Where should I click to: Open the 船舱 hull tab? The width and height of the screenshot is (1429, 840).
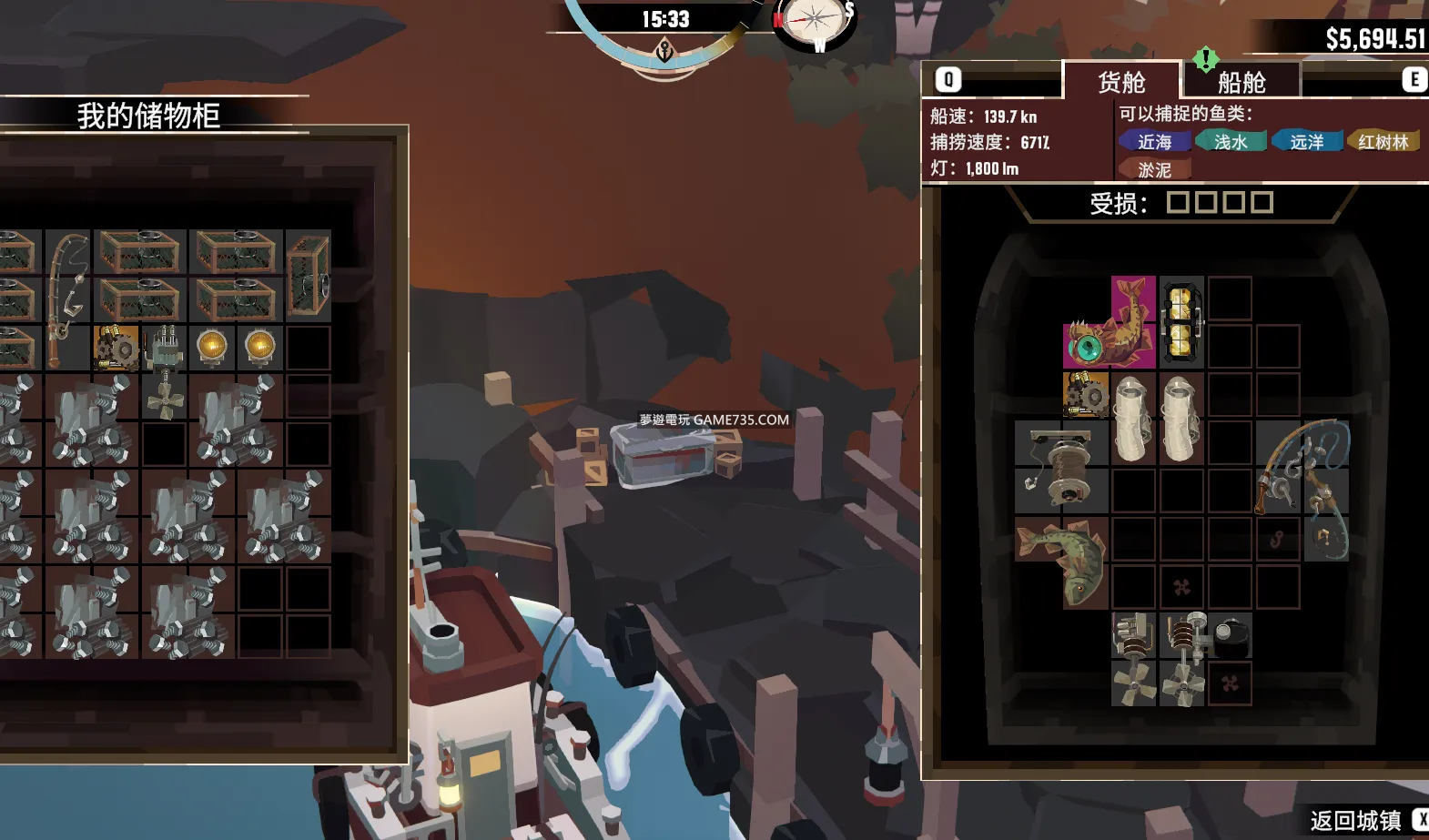click(1242, 82)
